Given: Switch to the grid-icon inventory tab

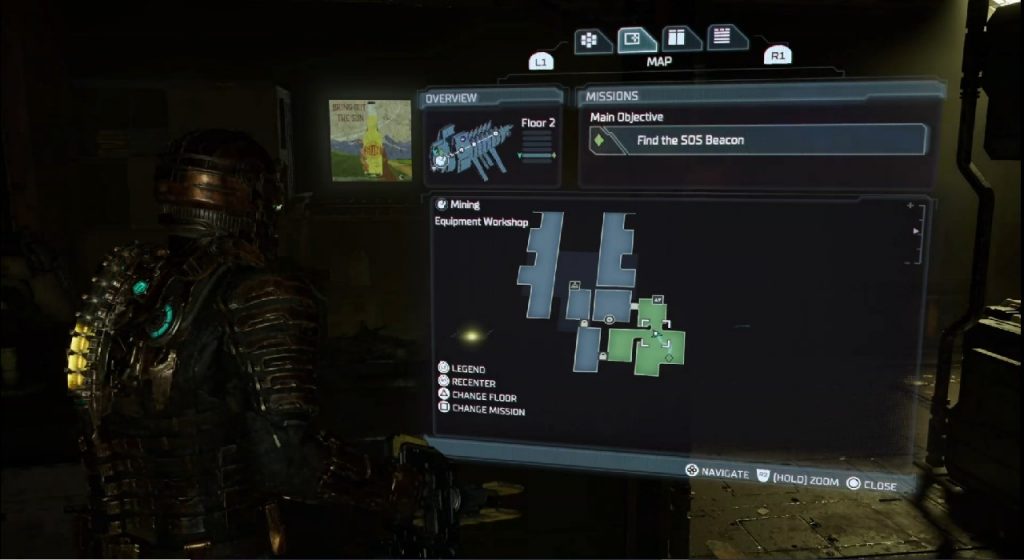Looking at the screenshot, I should coord(592,40).
